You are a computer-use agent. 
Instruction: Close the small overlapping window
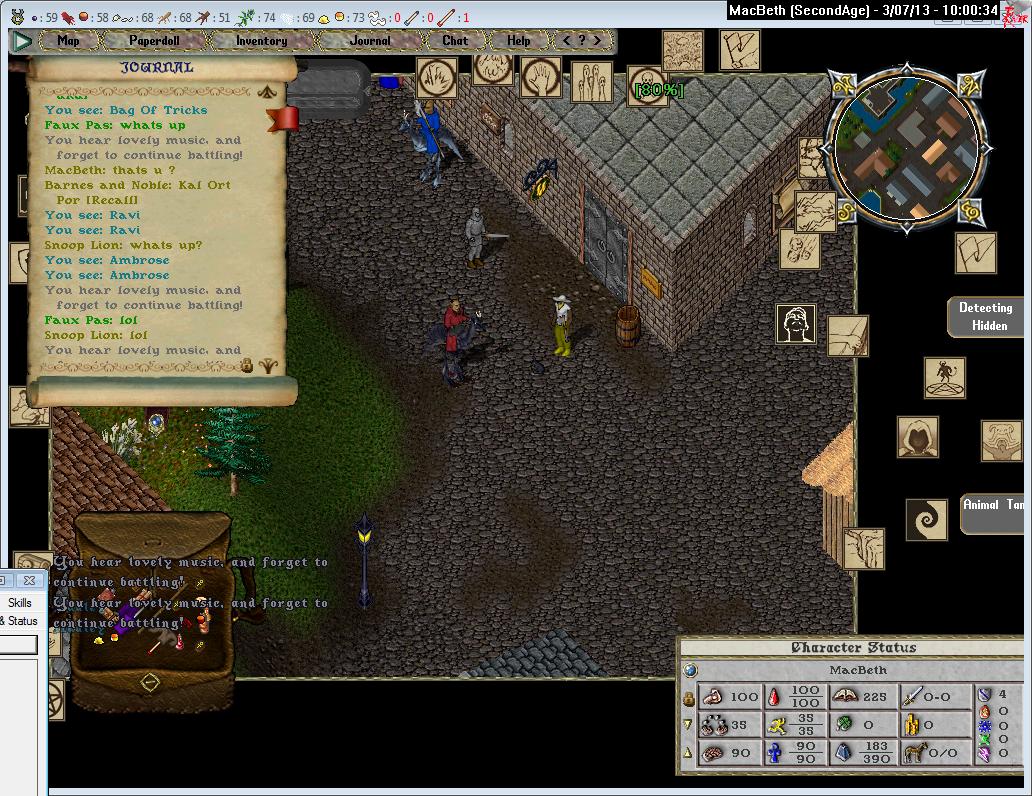(x=29, y=580)
